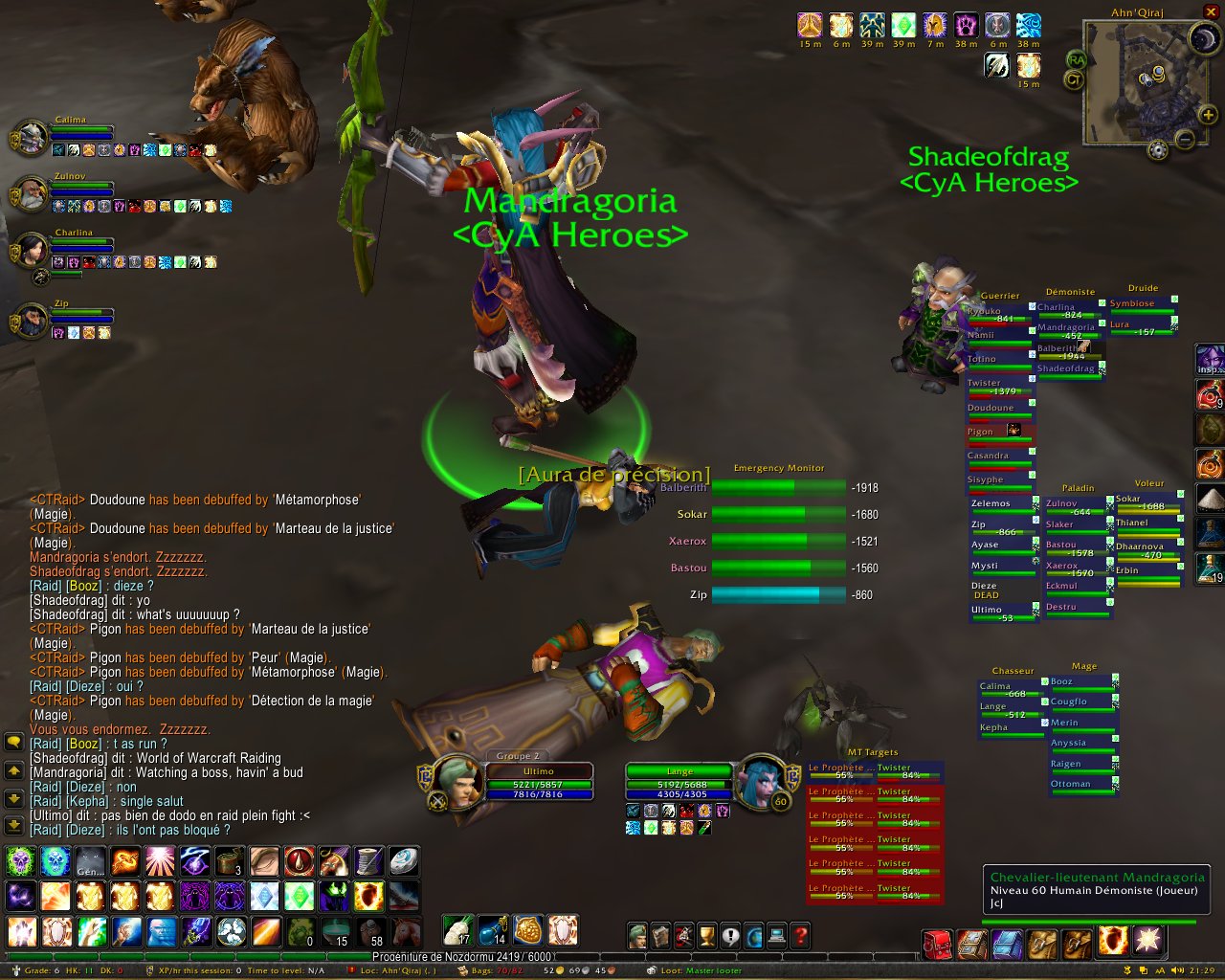Image resolution: width=1225 pixels, height=980 pixels.
Task: Zoom out the minimap with minus button
Action: pyautogui.click(x=1184, y=140)
